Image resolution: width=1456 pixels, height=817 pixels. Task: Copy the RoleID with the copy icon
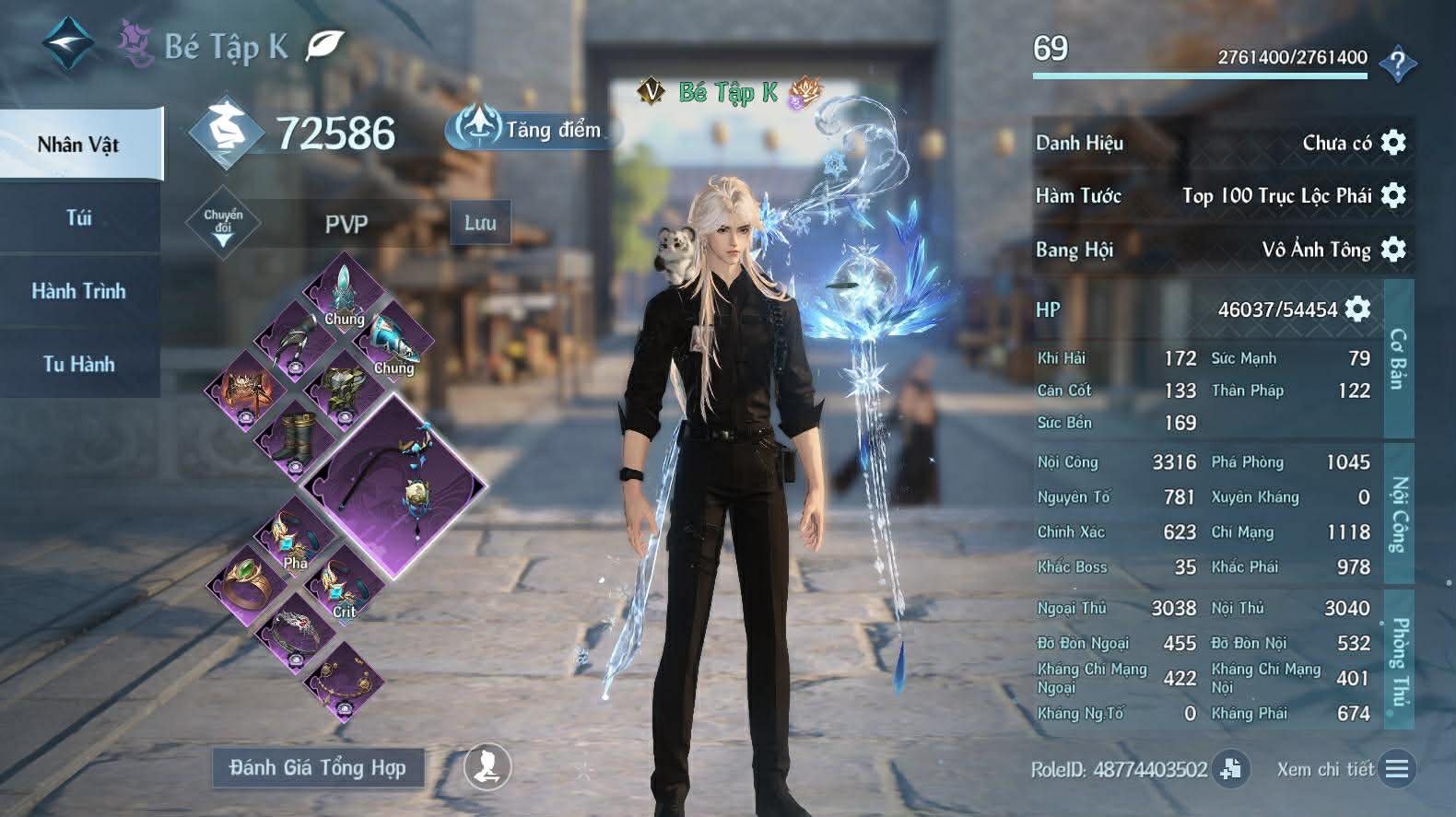(1230, 768)
